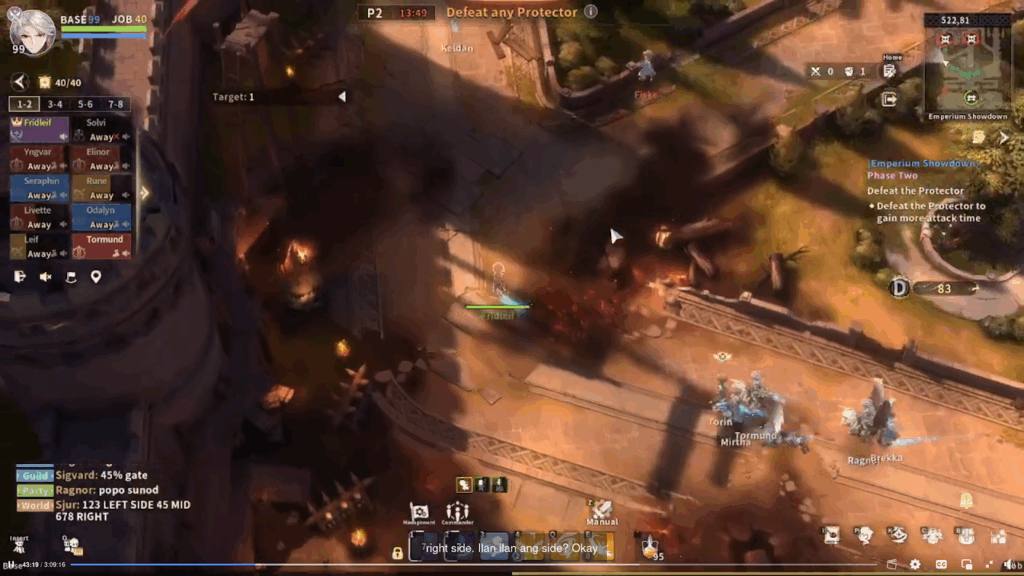Viewport: 1024px width, 576px height.
Task: Select Tormund's red party member tile
Action: pos(101,246)
